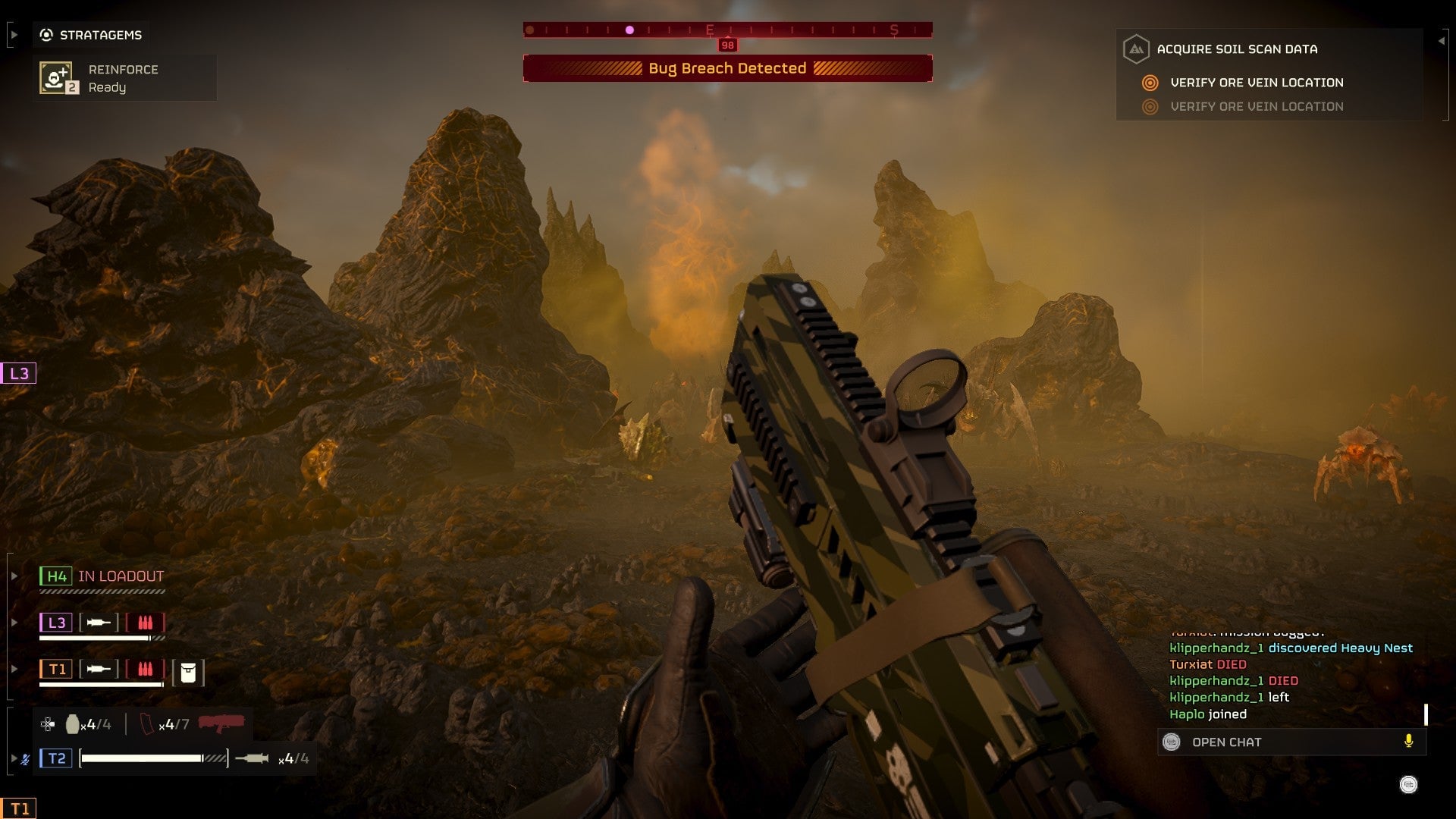Click the stim syringe icon next to T2

(251, 759)
